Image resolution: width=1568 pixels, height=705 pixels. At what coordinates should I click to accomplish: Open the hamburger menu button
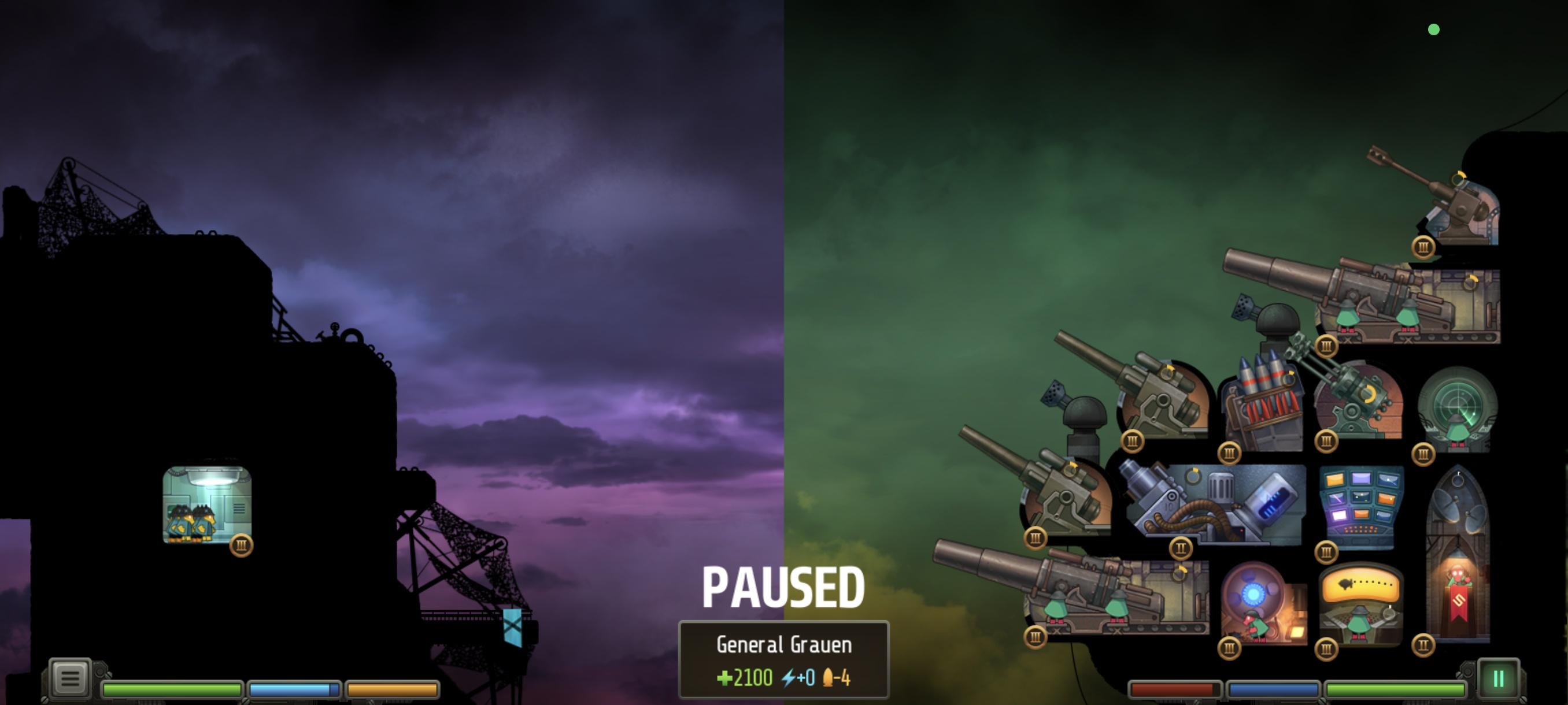click(x=70, y=678)
